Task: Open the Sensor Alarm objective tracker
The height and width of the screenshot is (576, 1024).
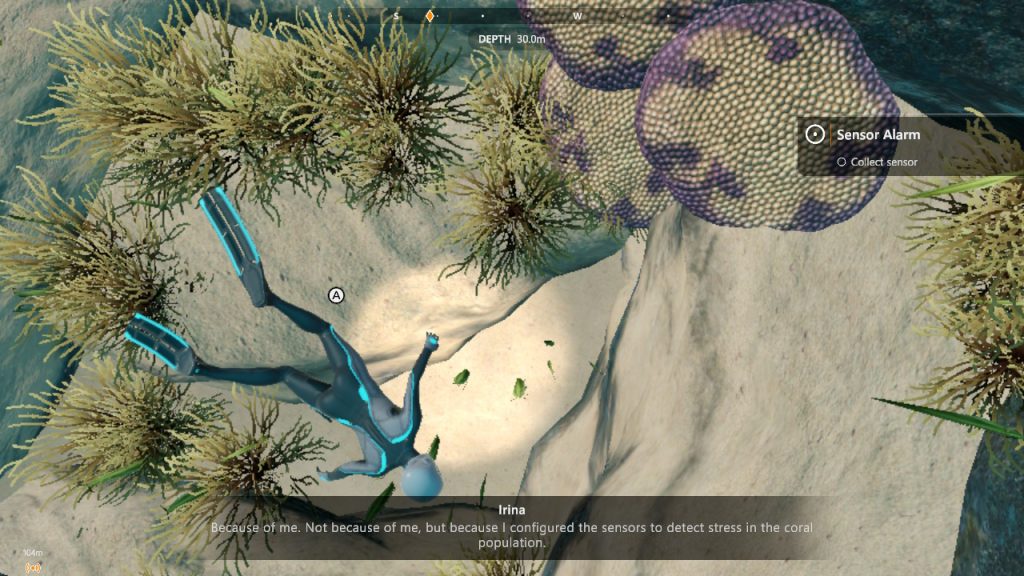Action: [x=878, y=134]
